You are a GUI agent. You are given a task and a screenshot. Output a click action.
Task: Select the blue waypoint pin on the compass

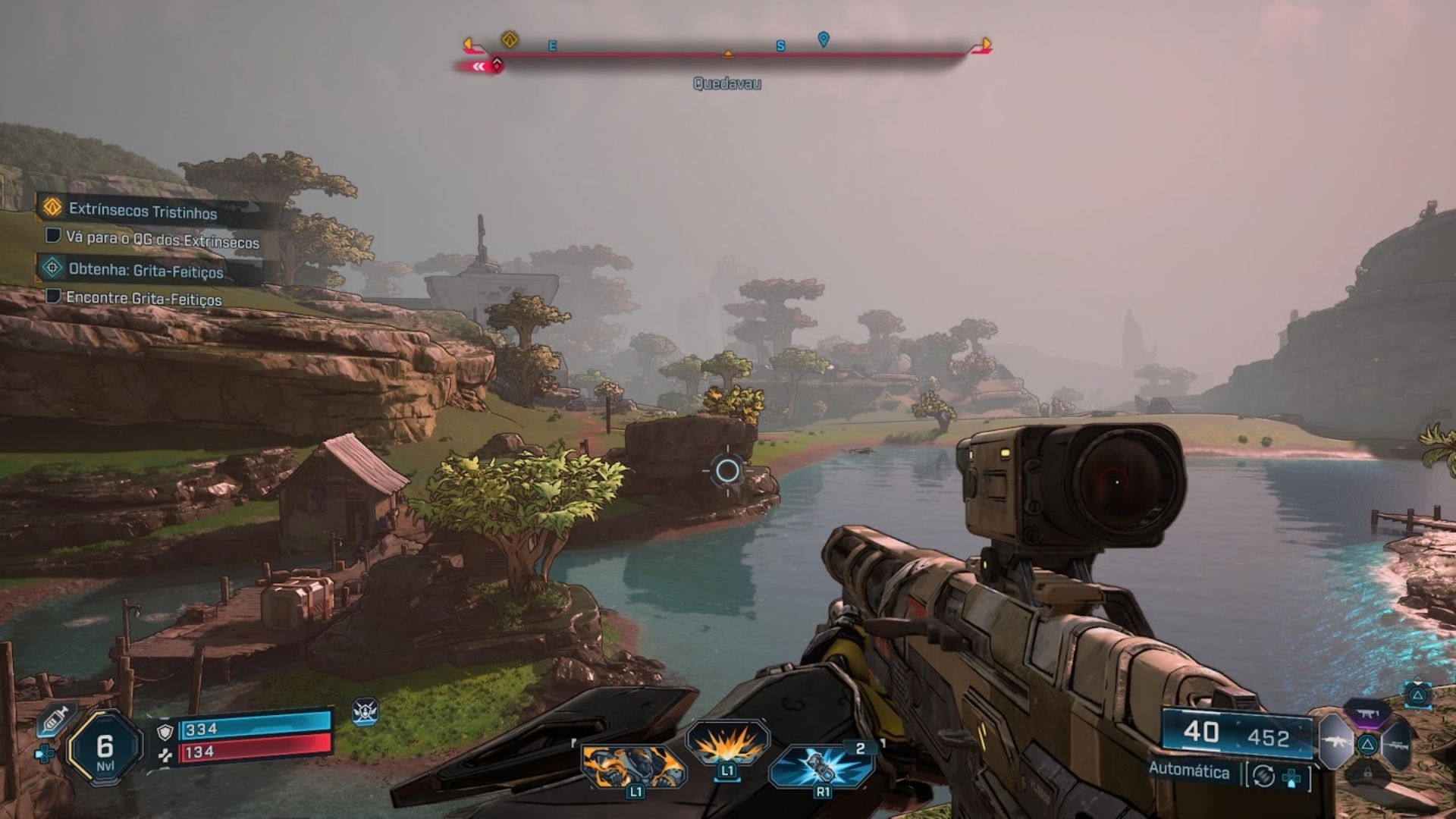tap(824, 39)
